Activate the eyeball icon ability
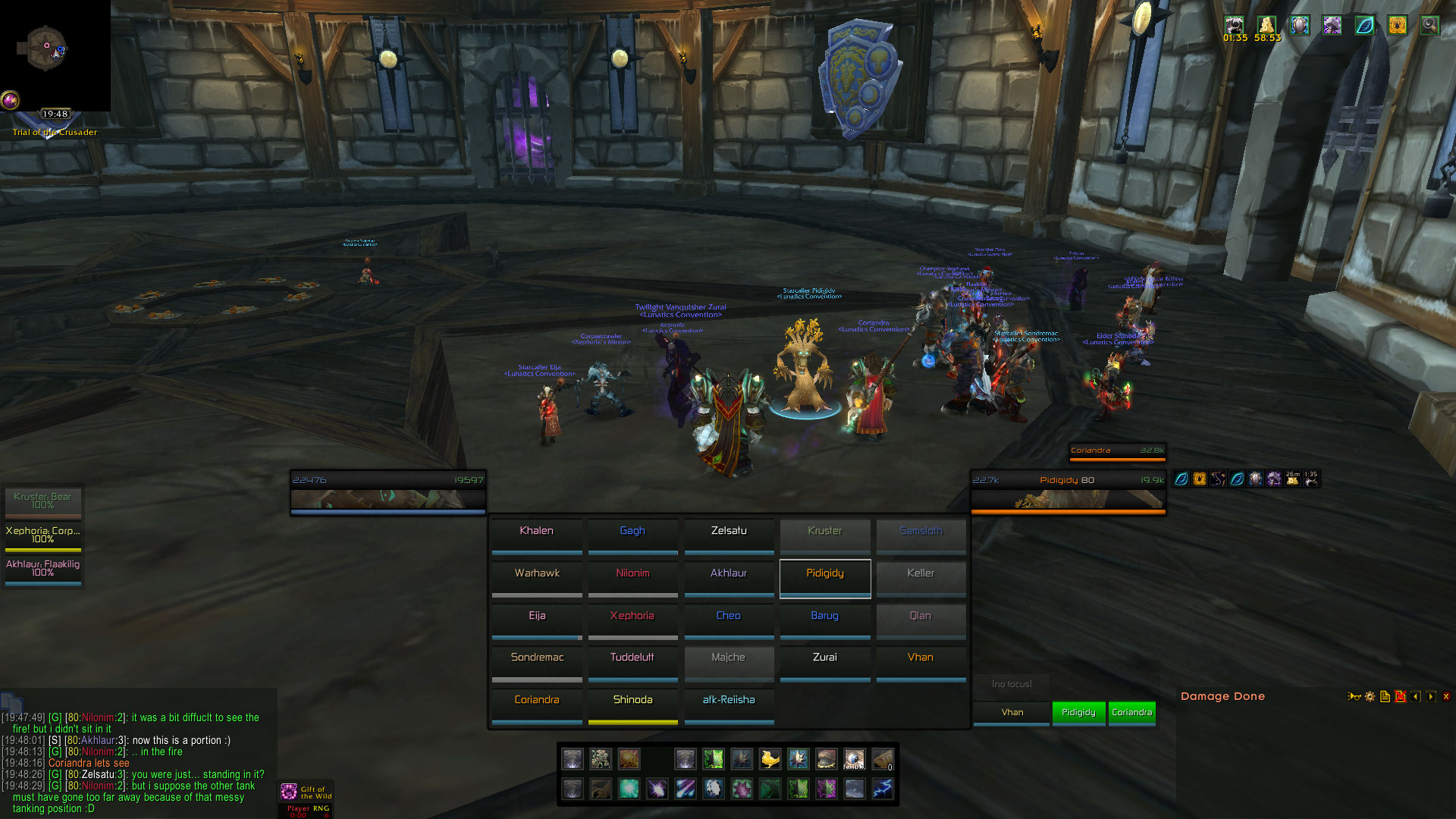This screenshot has height=819, width=1456. 854,759
